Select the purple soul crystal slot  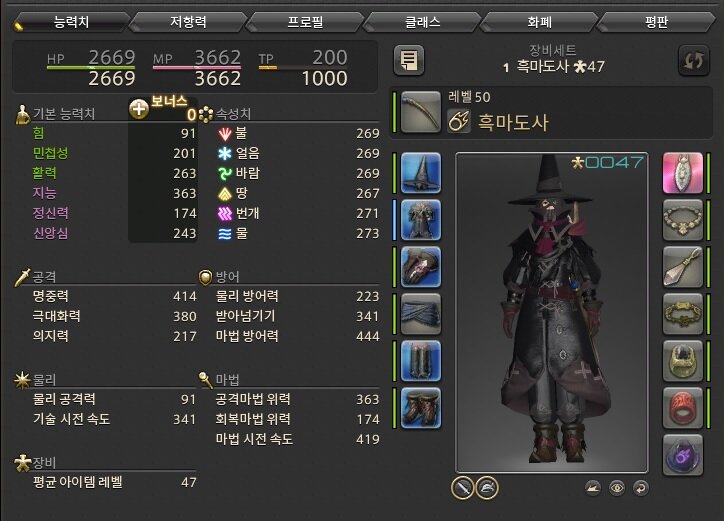pos(684,455)
